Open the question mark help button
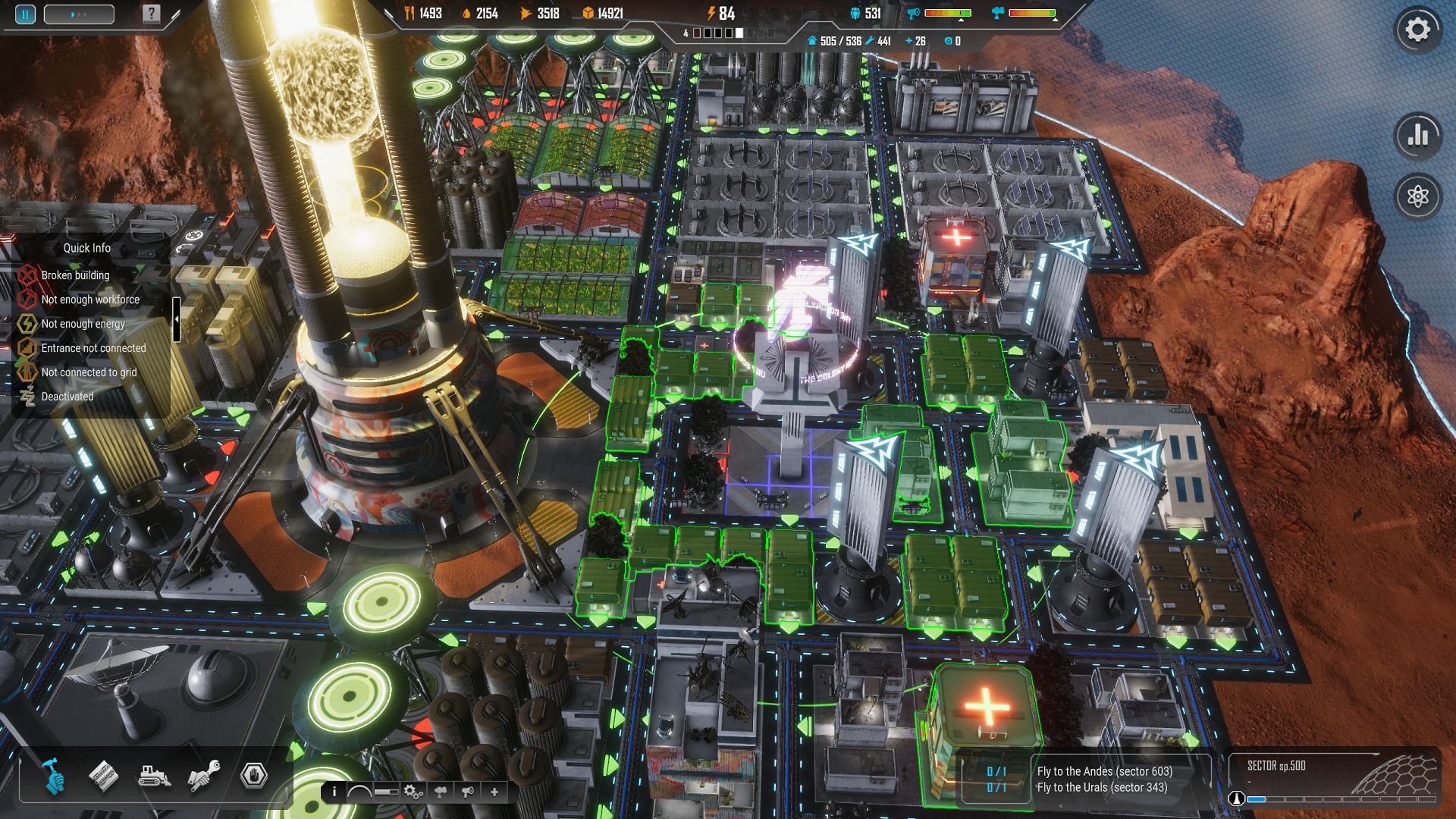 pyautogui.click(x=152, y=14)
